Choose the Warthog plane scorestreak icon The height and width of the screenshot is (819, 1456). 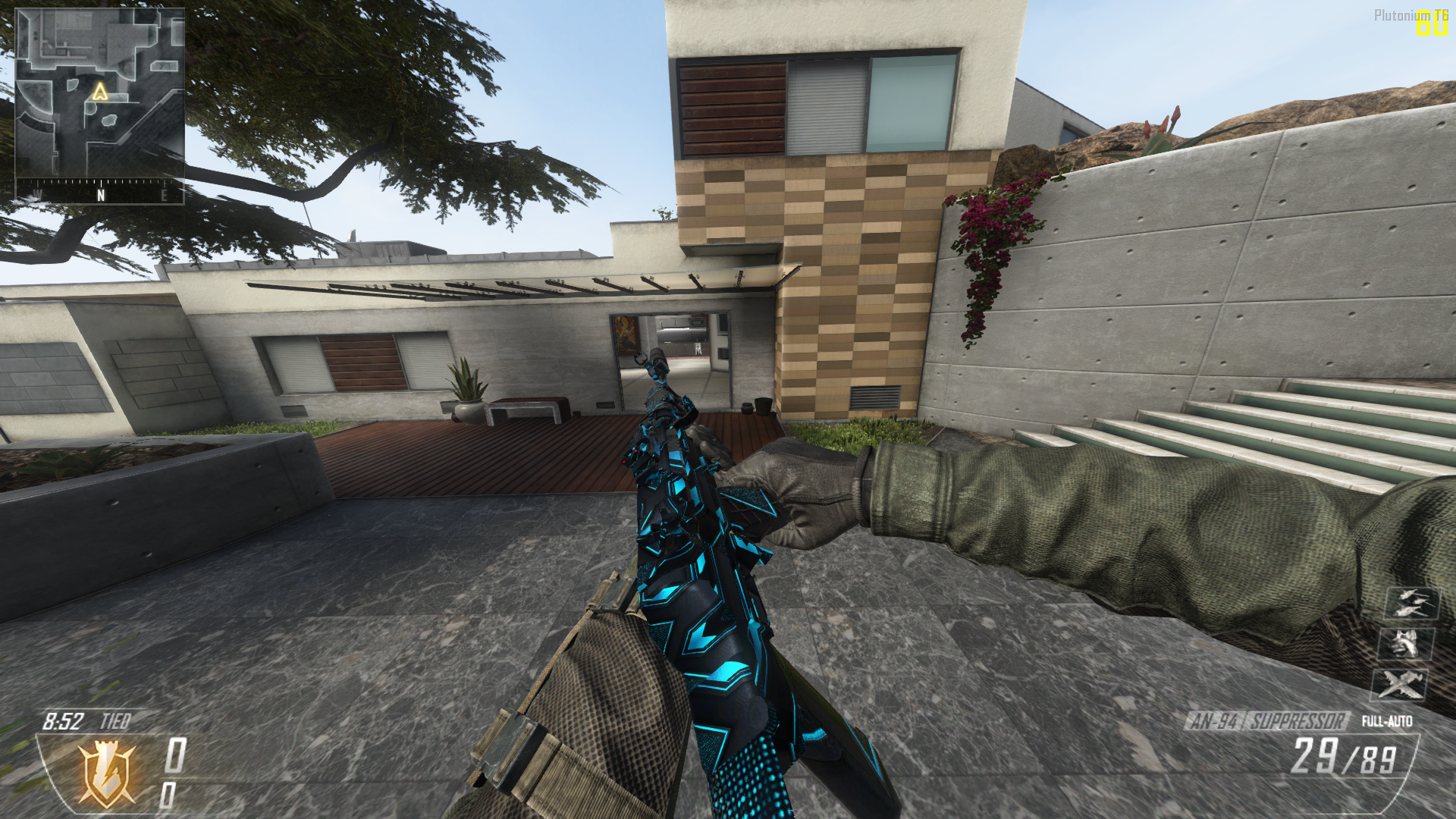[1400, 684]
